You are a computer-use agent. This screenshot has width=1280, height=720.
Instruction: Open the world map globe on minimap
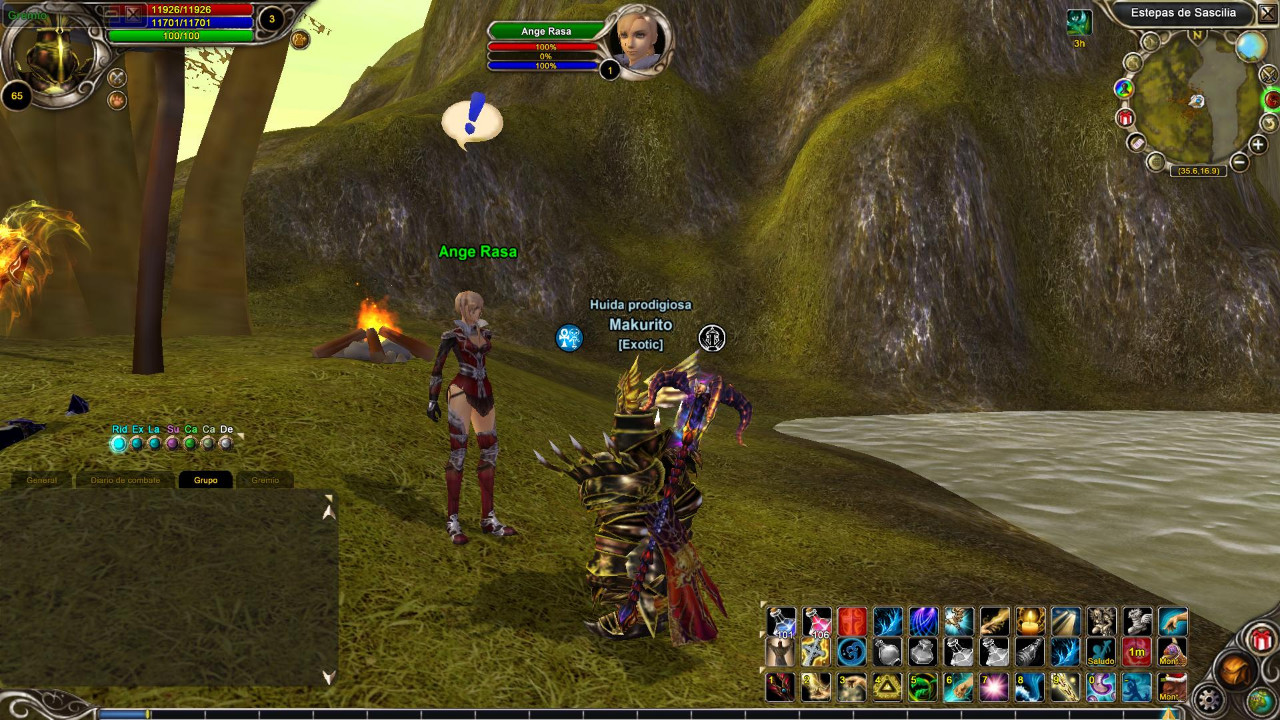(x=1250, y=46)
